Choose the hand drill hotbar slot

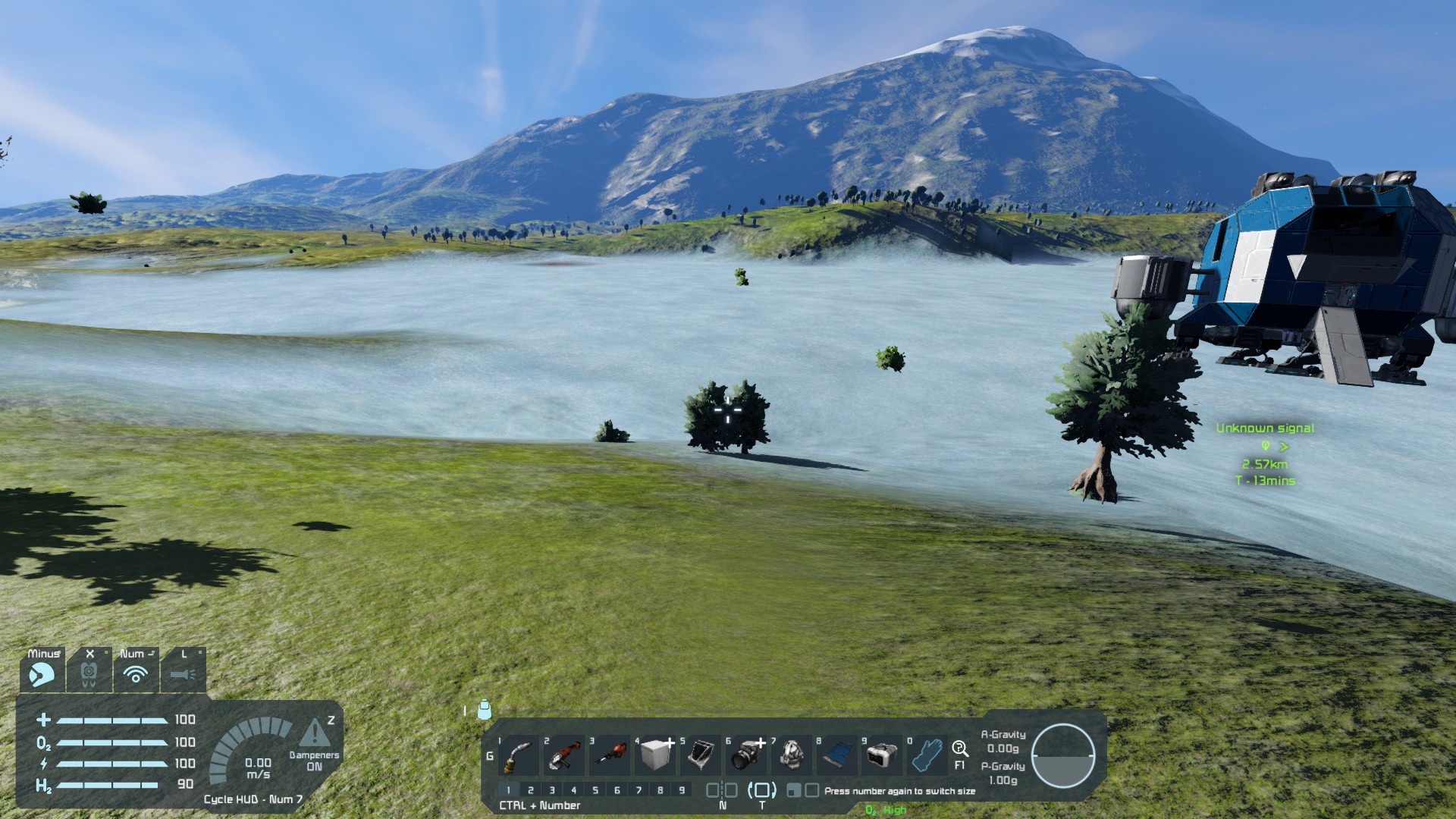610,755
